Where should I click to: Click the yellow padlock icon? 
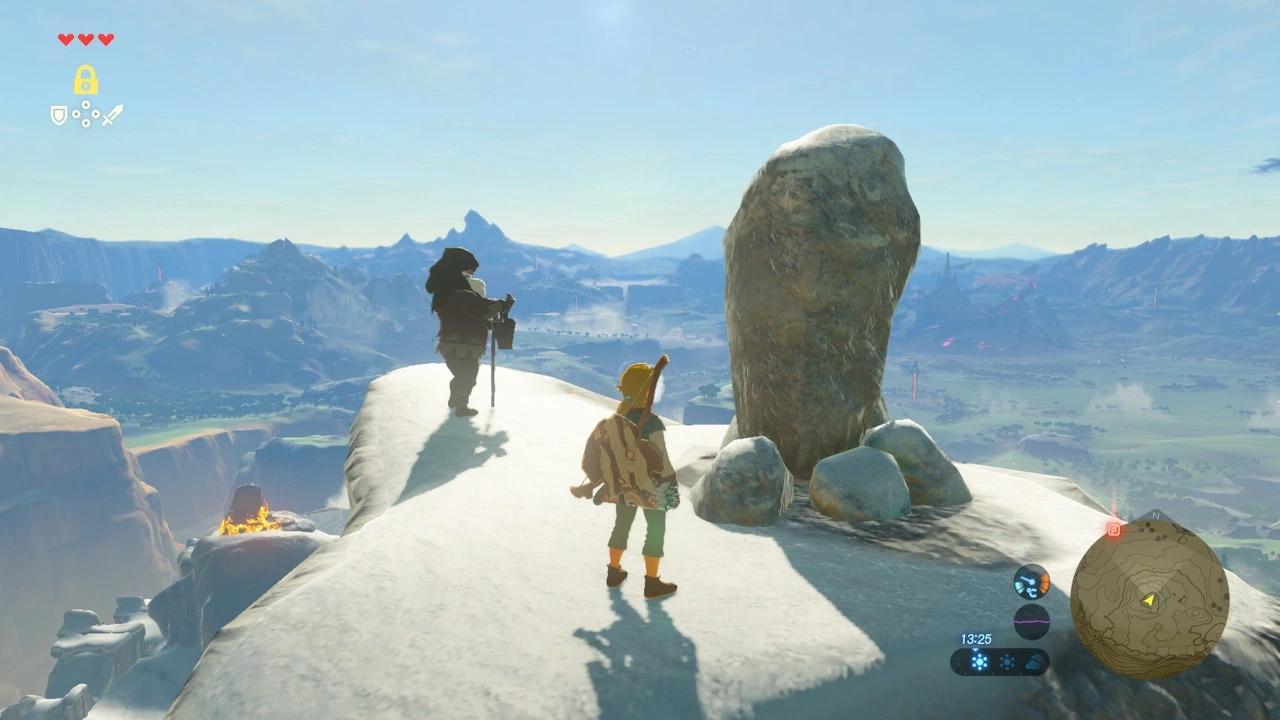tap(85, 80)
